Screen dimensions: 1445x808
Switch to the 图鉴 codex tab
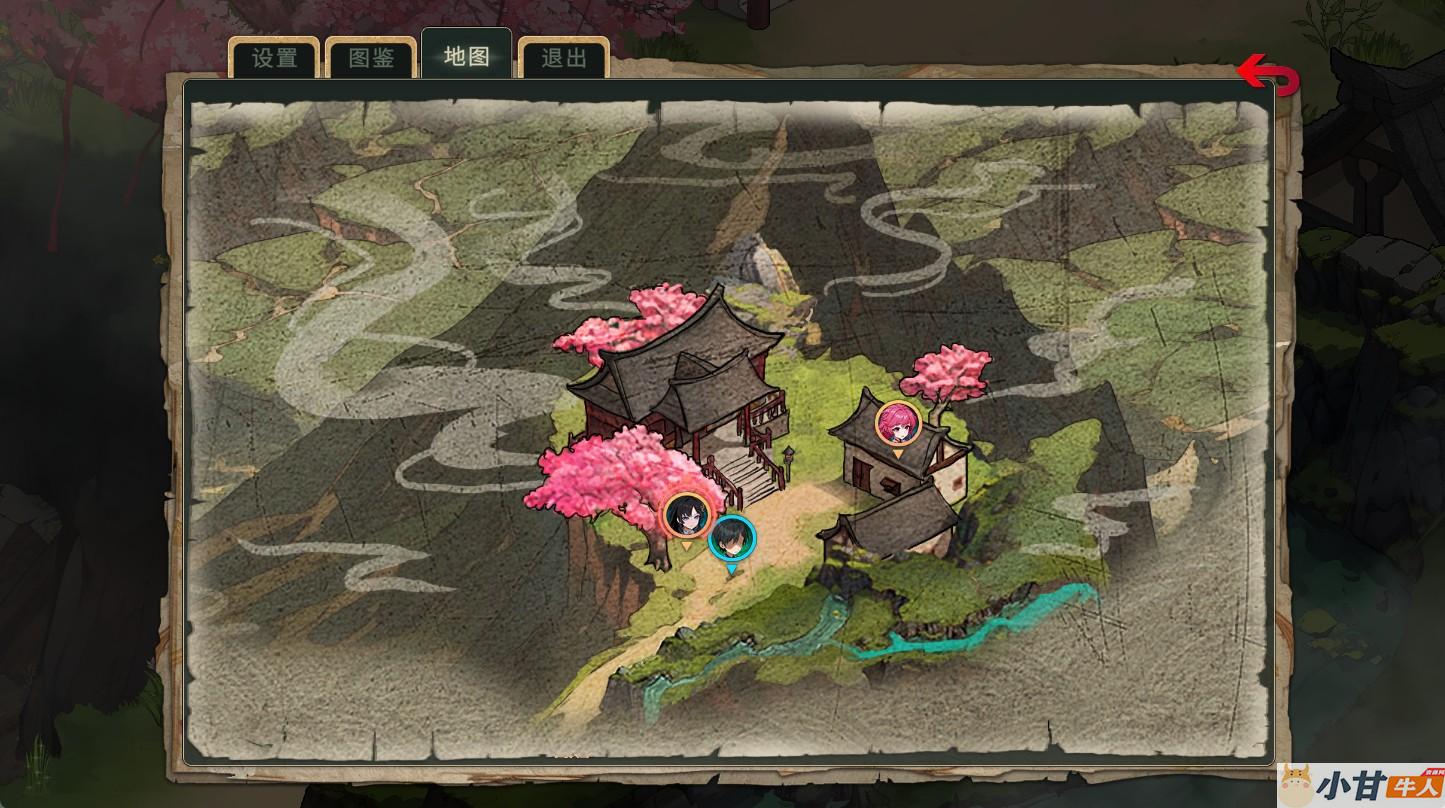(x=371, y=58)
